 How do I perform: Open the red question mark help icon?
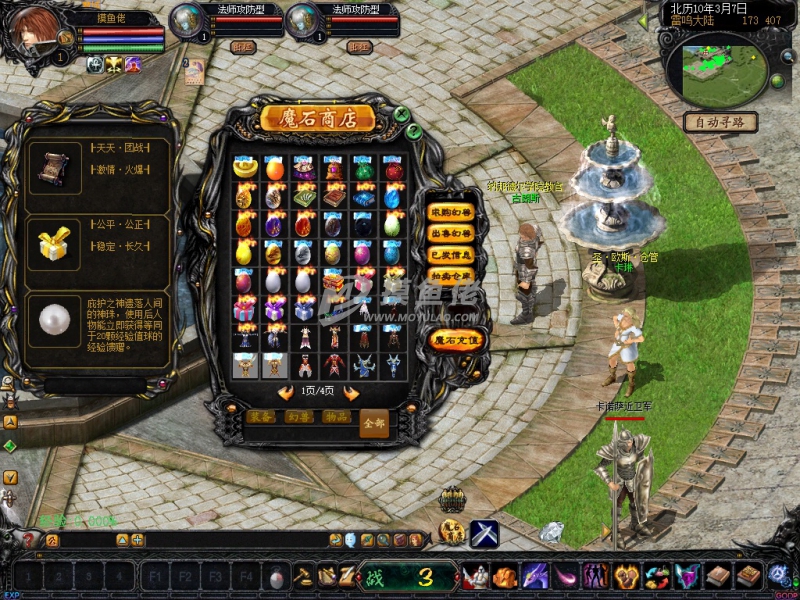[x=29, y=540]
